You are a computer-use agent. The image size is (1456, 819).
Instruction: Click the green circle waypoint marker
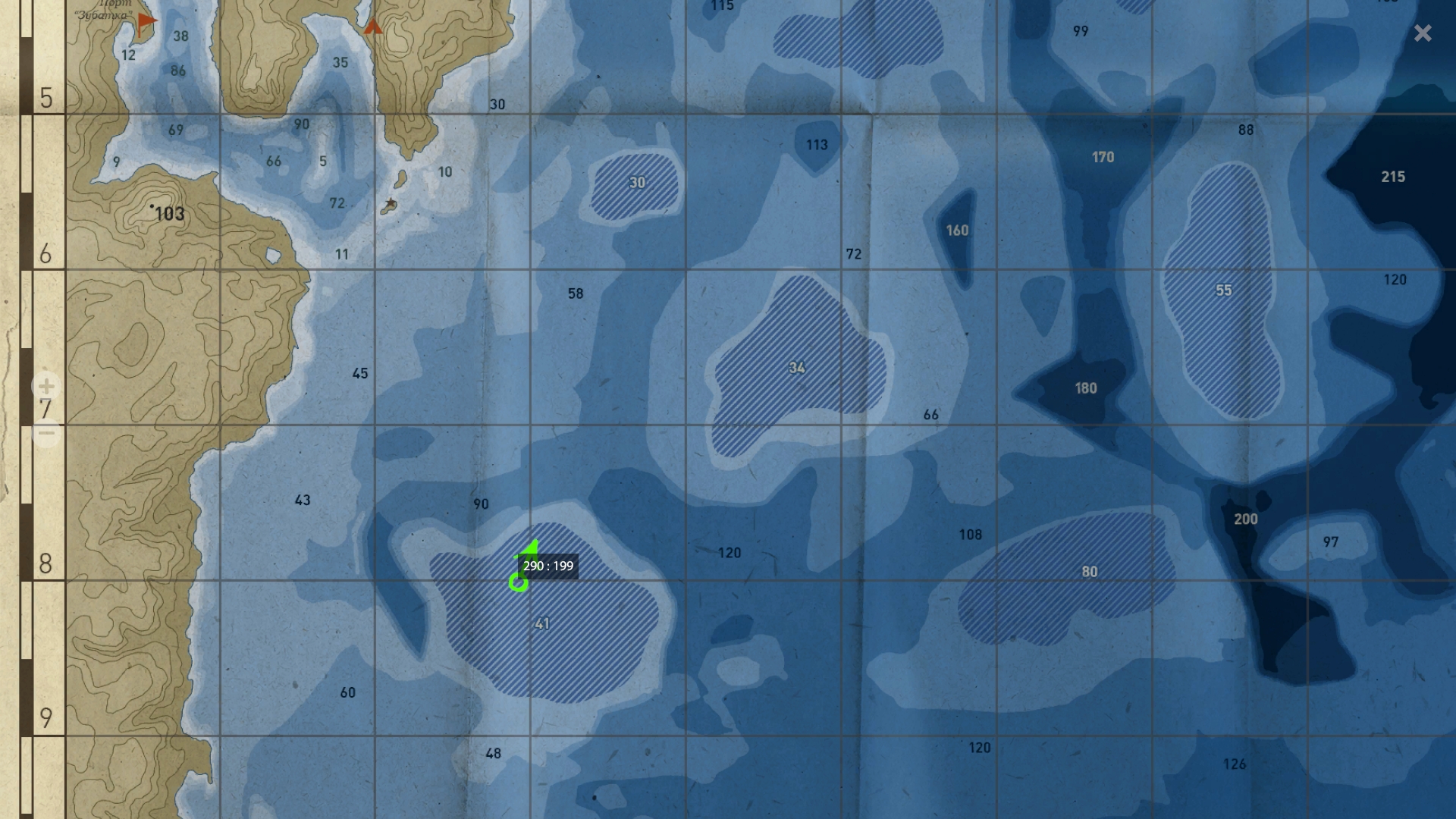pos(519,582)
